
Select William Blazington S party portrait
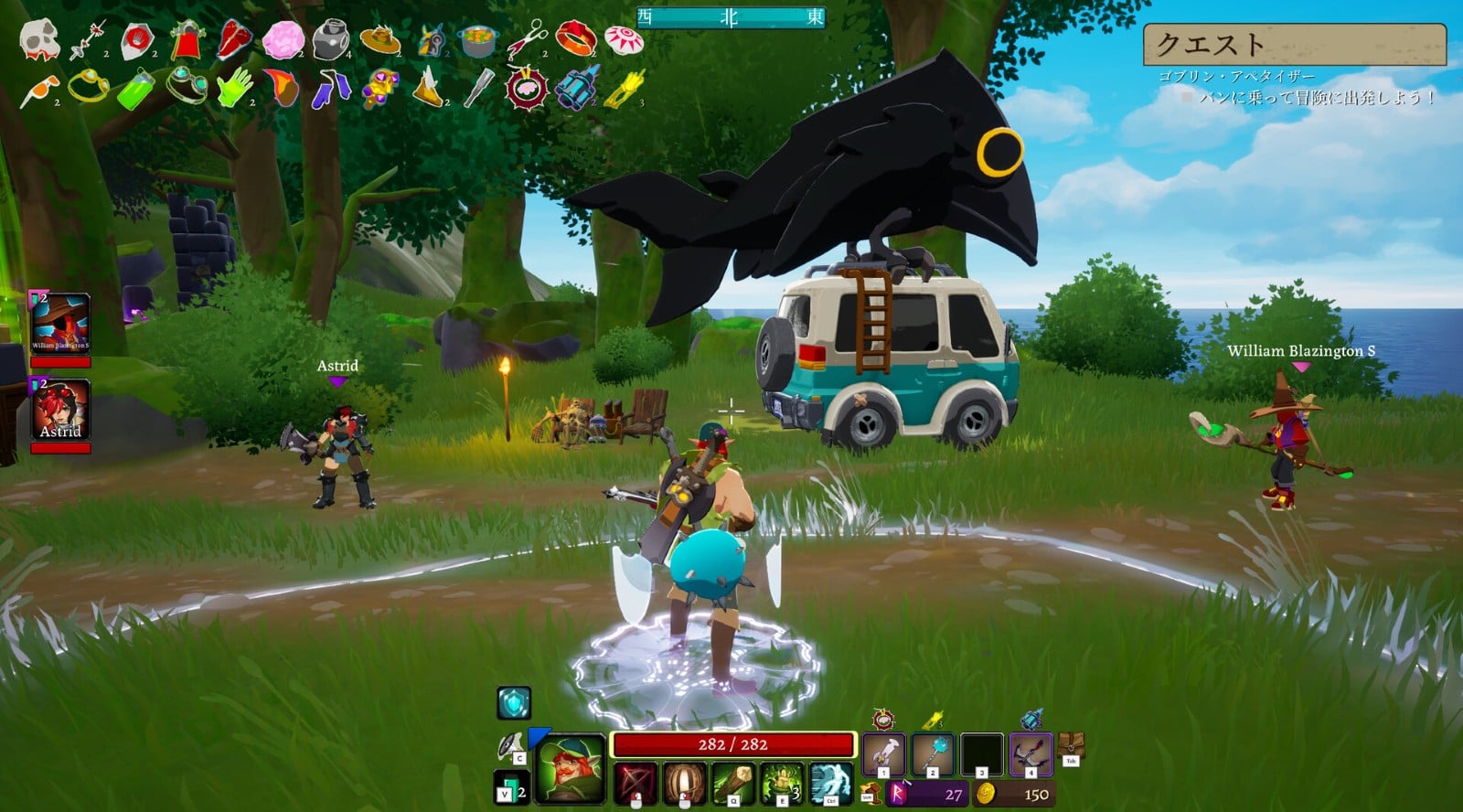point(60,323)
